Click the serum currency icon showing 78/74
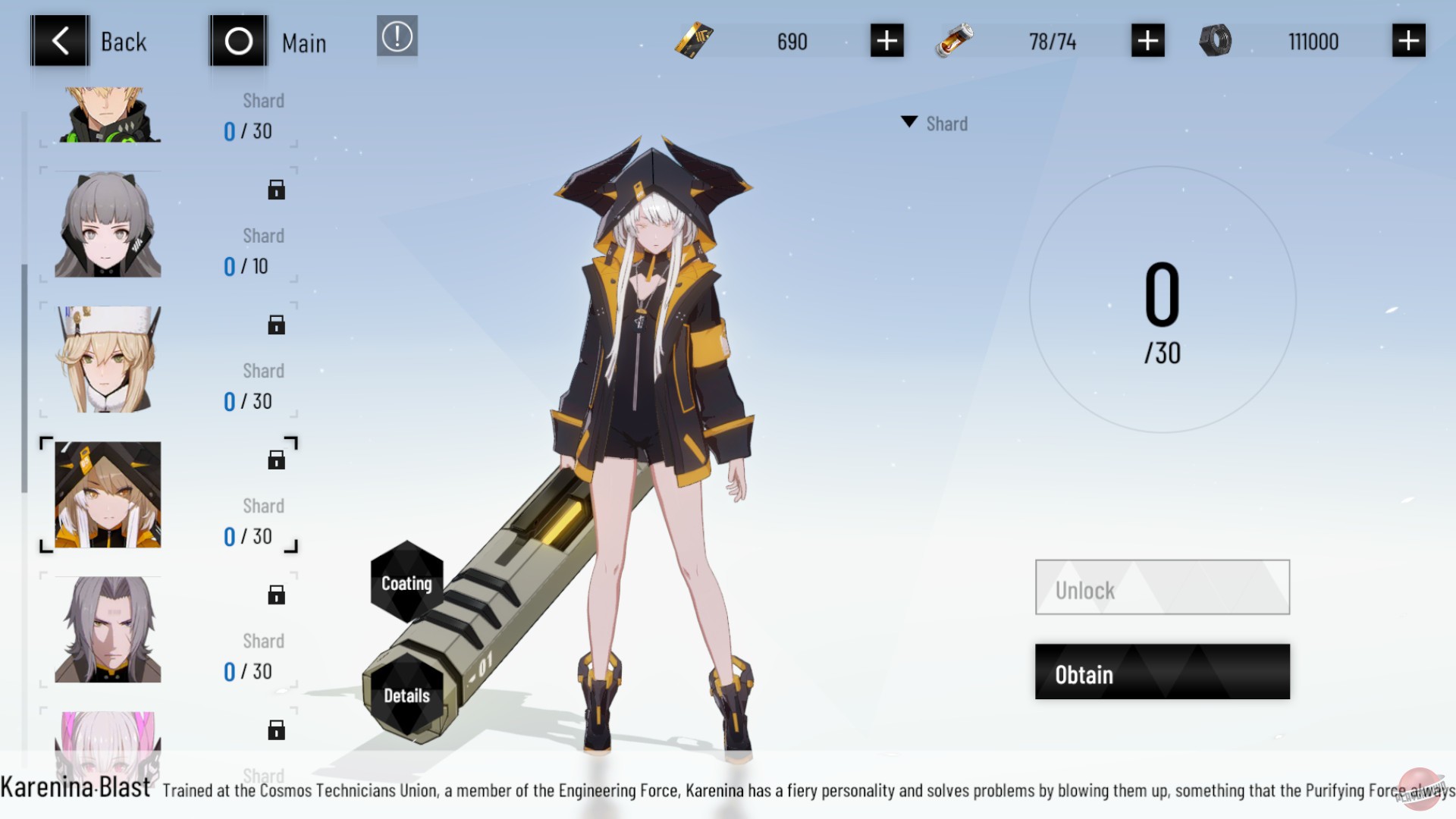 [955, 41]
